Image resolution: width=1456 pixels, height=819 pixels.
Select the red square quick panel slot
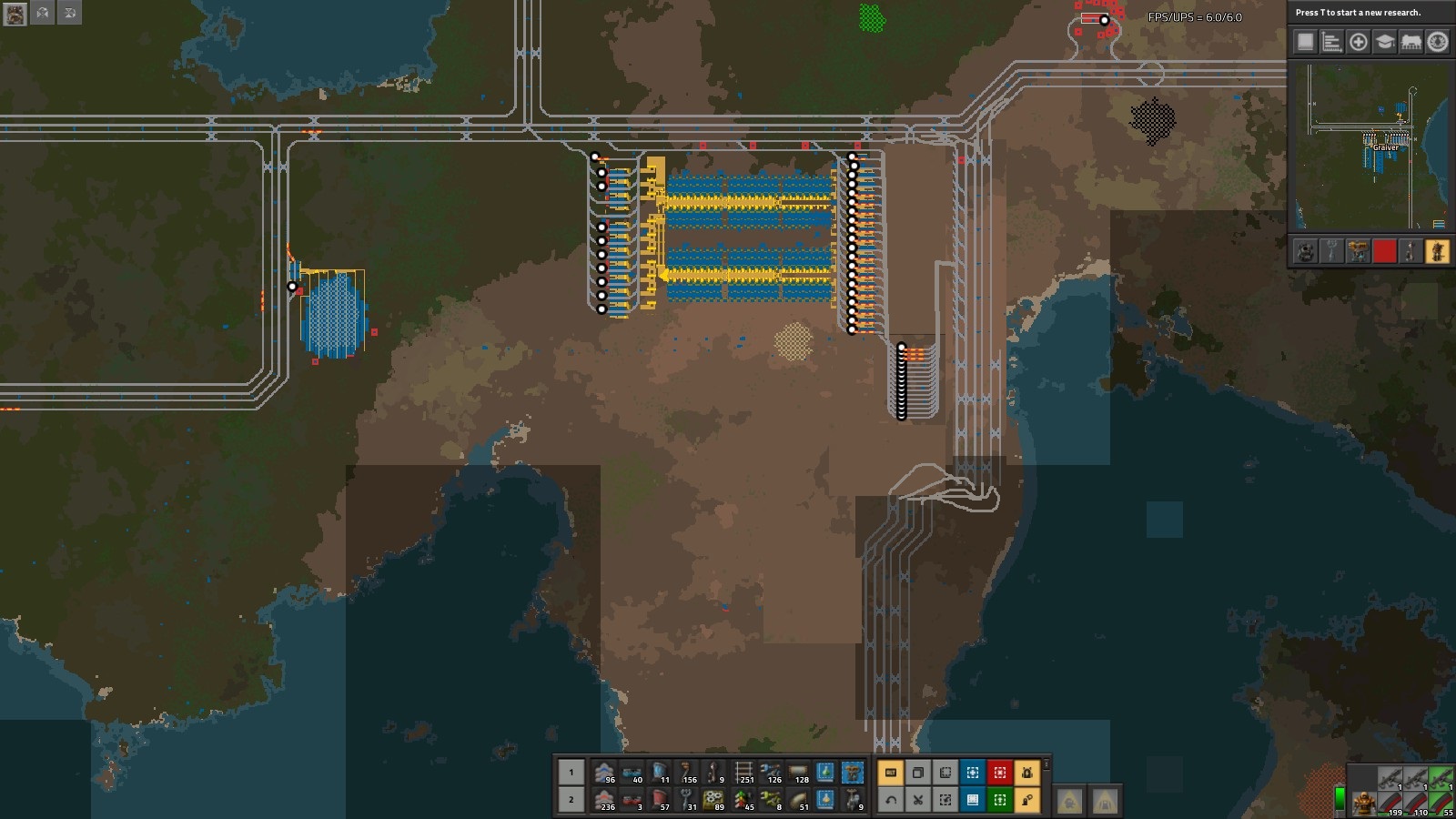pyautogui.click(x=1384, y=251)
